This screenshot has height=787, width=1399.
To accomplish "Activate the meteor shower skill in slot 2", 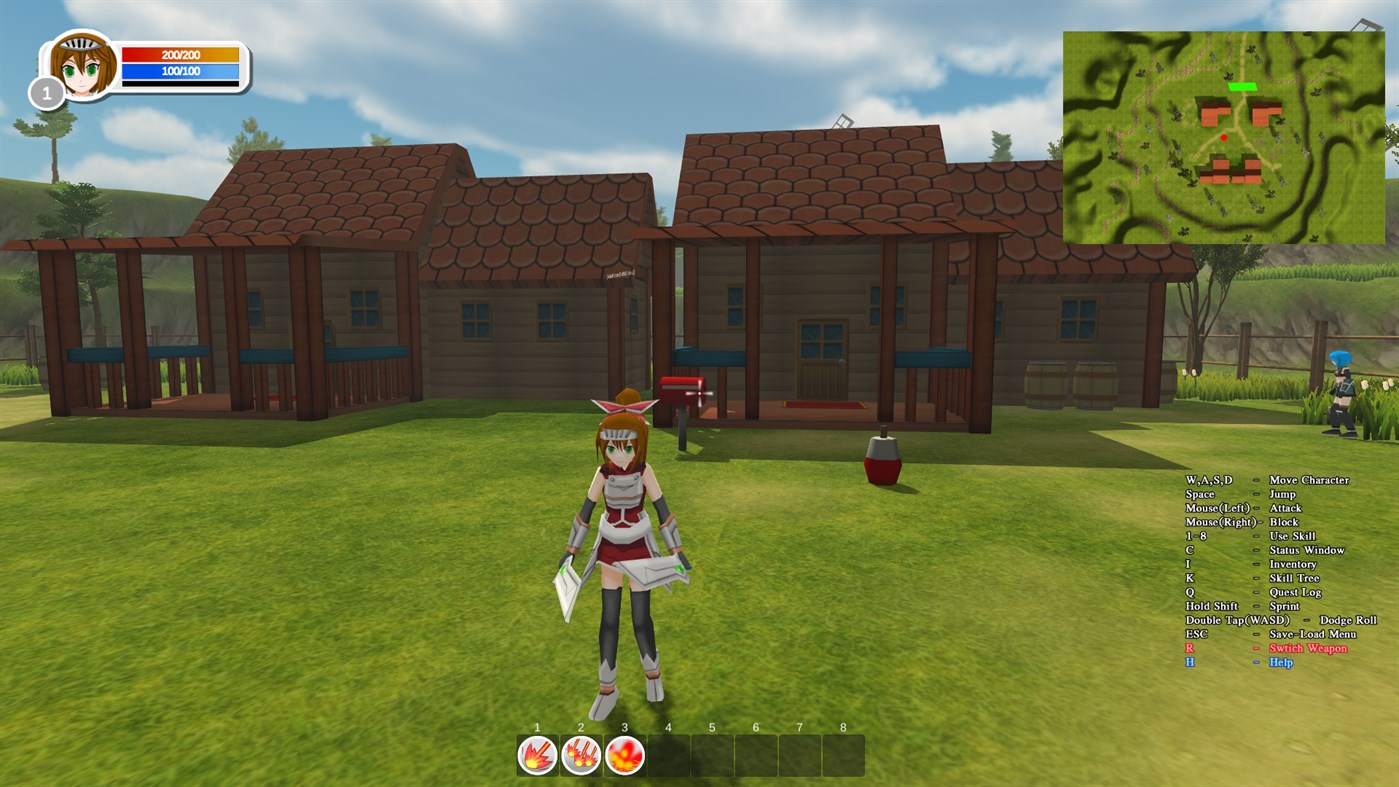I will click(580, 754).
